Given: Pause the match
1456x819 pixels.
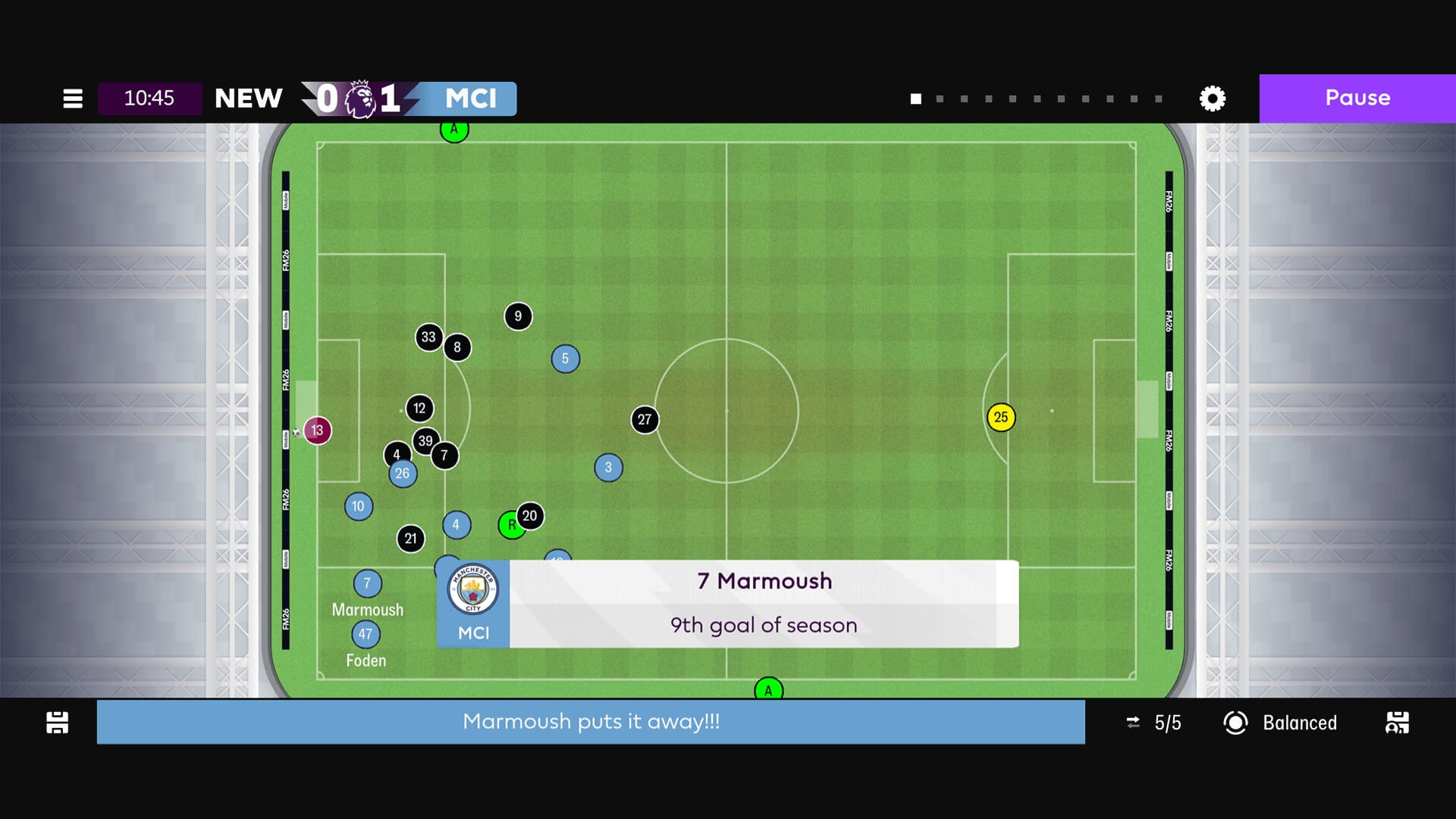Looking at the screenshot, I should tap(1357, 99).
